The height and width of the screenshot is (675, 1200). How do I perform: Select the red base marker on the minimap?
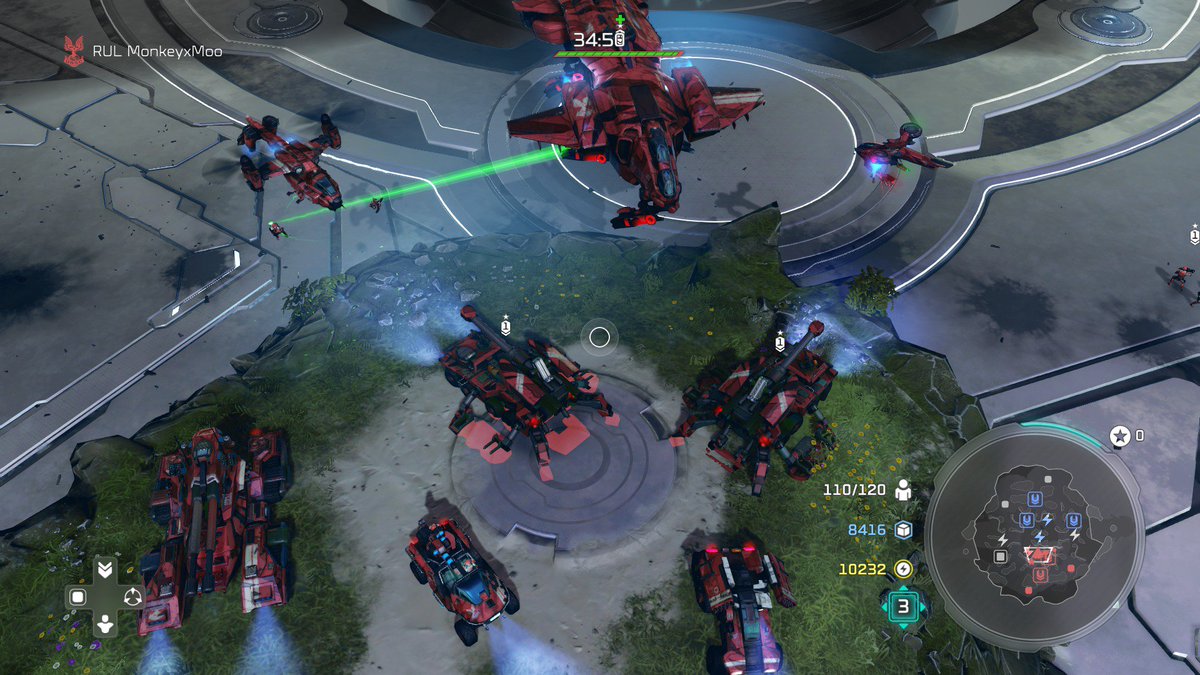coord(1041,575)
